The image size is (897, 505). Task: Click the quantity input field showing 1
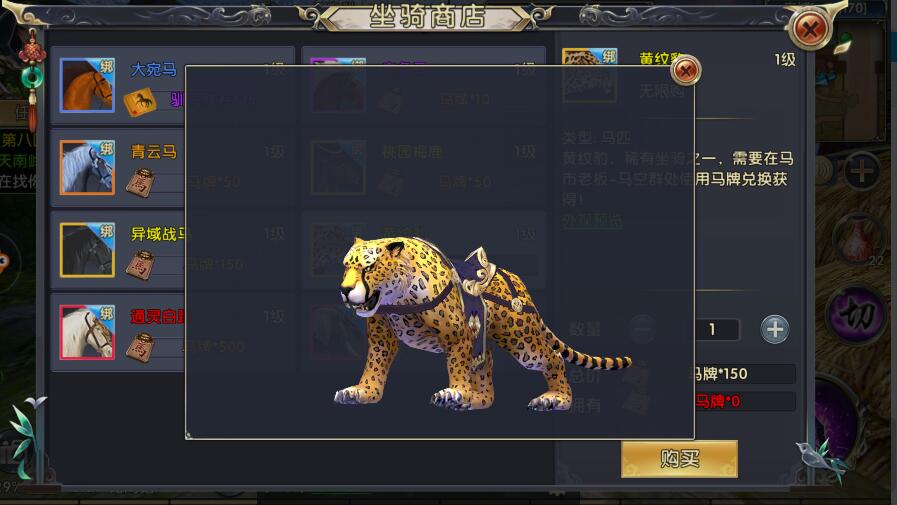click(x=713, y=329)
